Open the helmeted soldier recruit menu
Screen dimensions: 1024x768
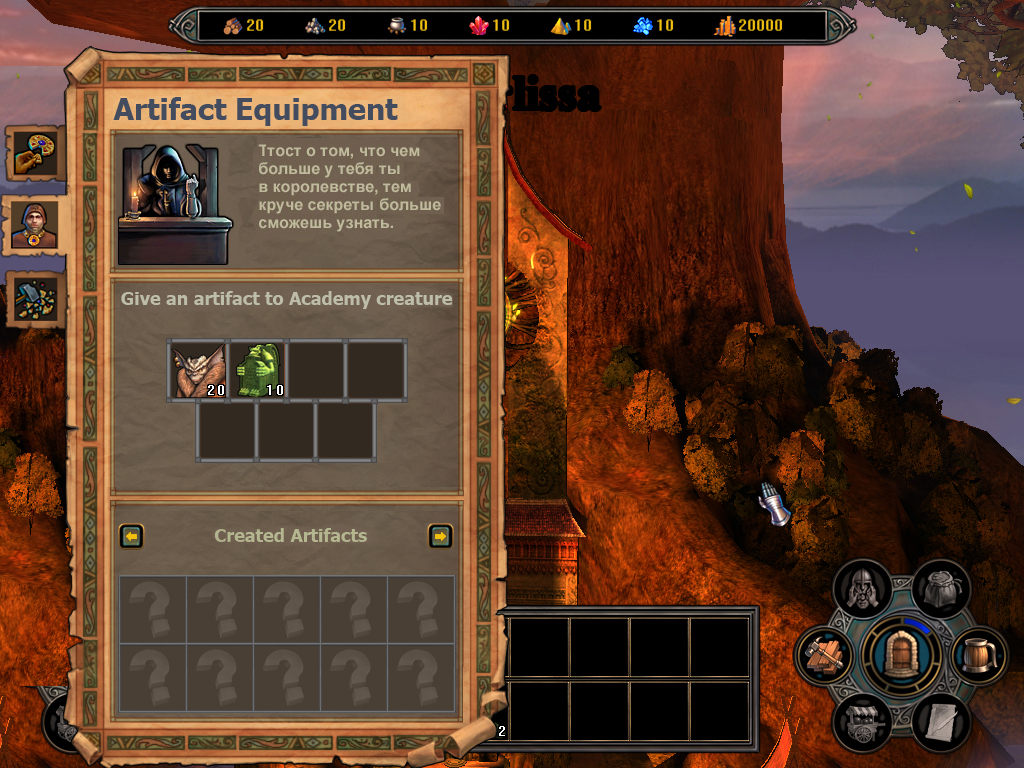pos(862,589)
